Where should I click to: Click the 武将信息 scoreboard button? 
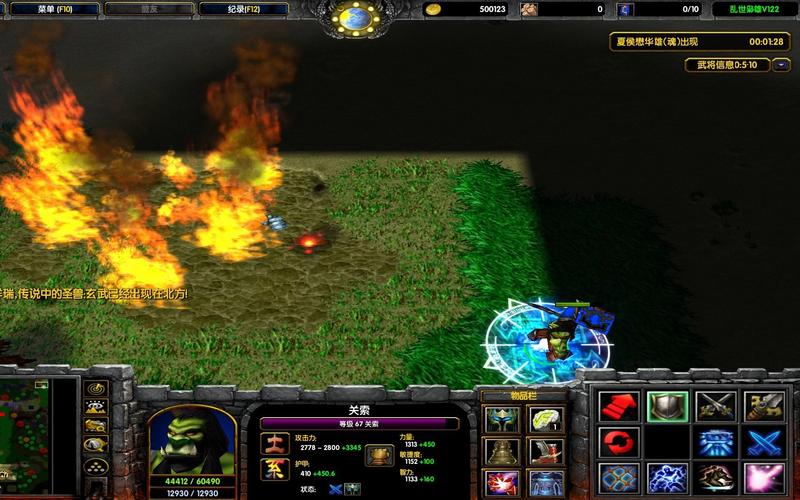coord(727,65)
